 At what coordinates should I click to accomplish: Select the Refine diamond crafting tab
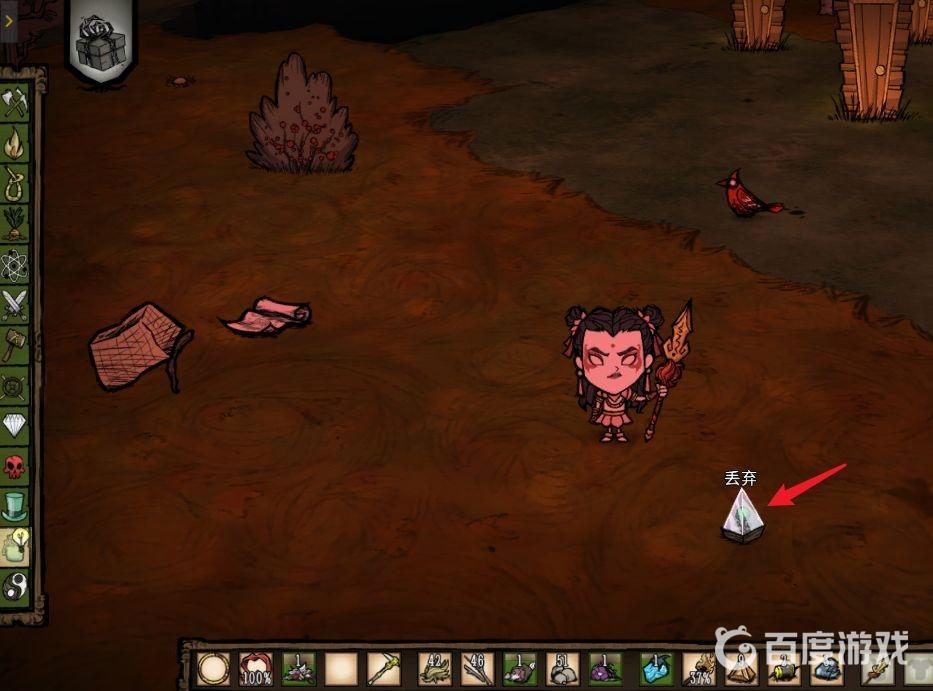(x=14, y=427)
